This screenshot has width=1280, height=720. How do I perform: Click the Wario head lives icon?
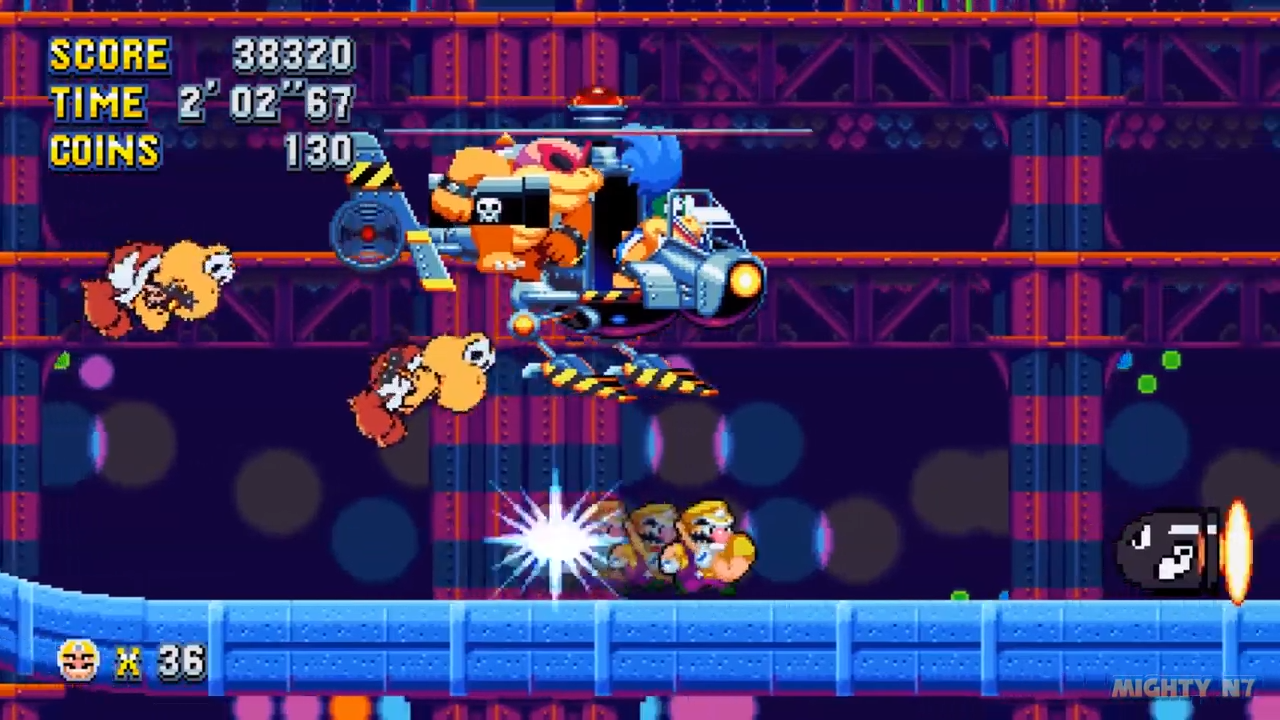(x=78, y=658)
